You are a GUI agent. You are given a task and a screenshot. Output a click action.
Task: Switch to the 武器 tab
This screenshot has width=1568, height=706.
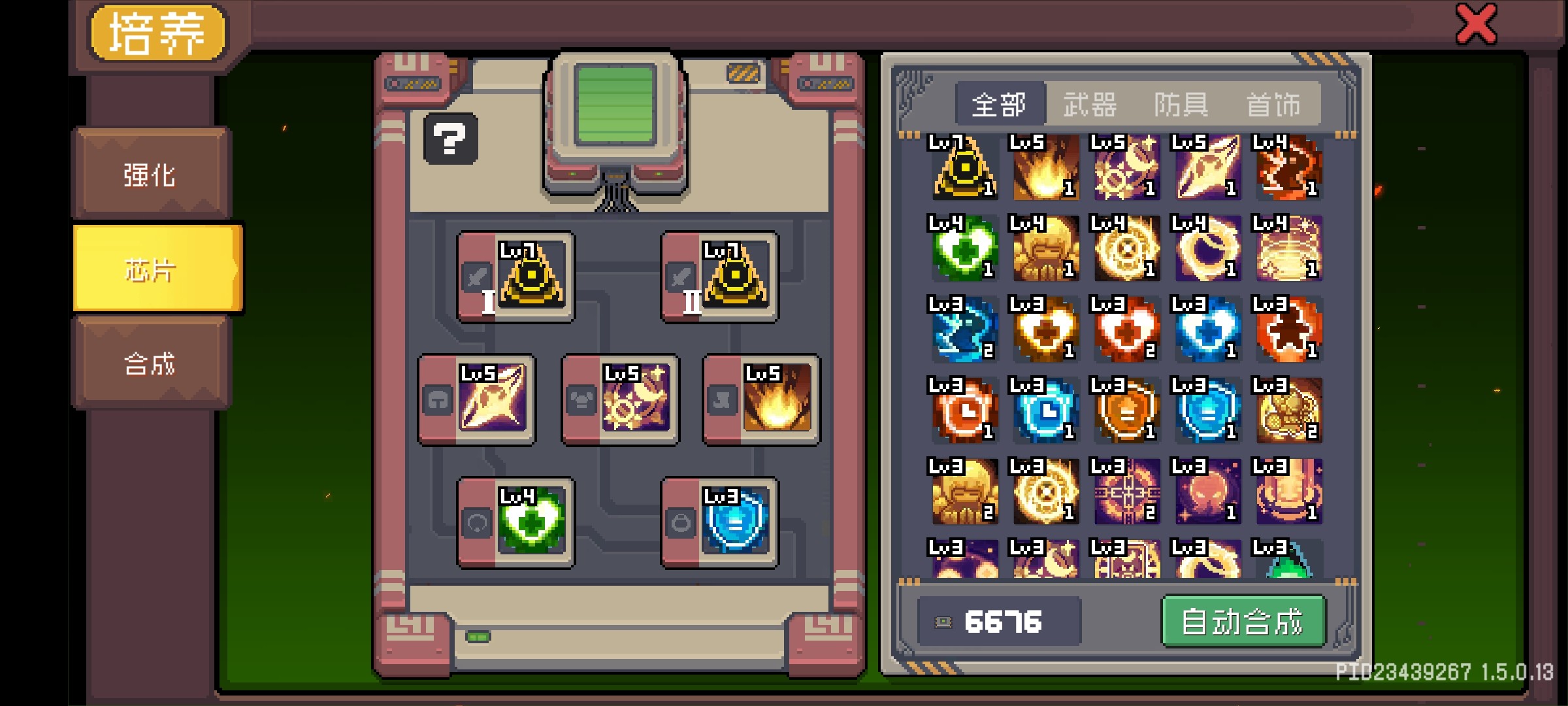(1088, 103)
